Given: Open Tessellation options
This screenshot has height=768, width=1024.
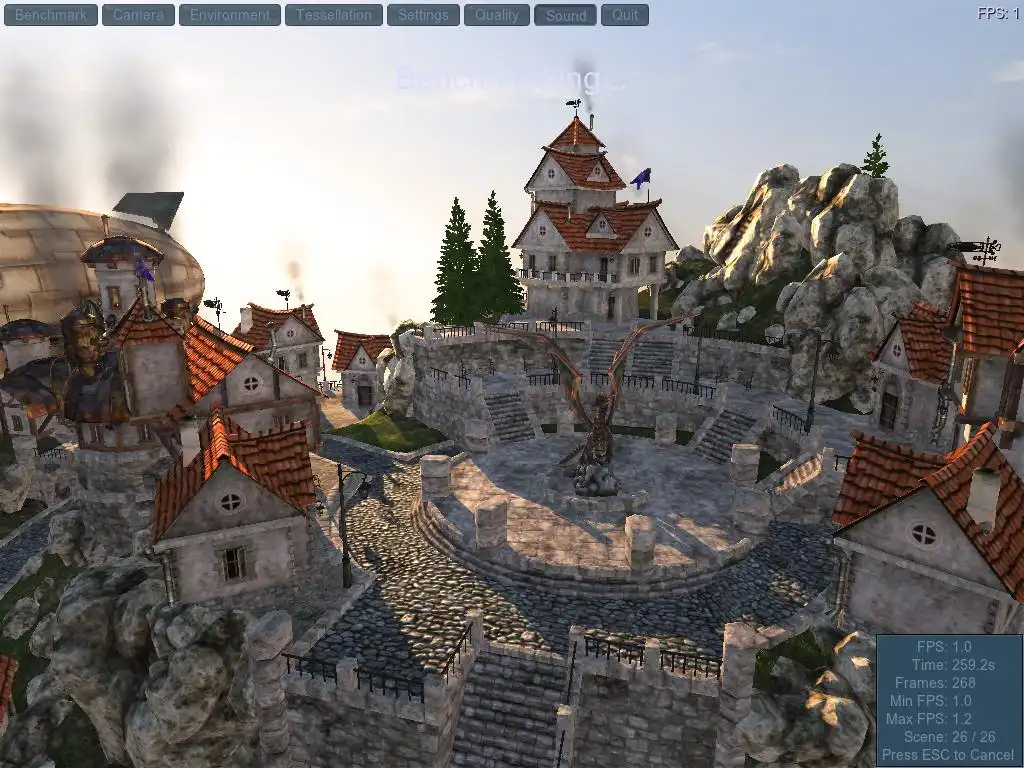Looking at the screenshot, I should pos(333,15).
